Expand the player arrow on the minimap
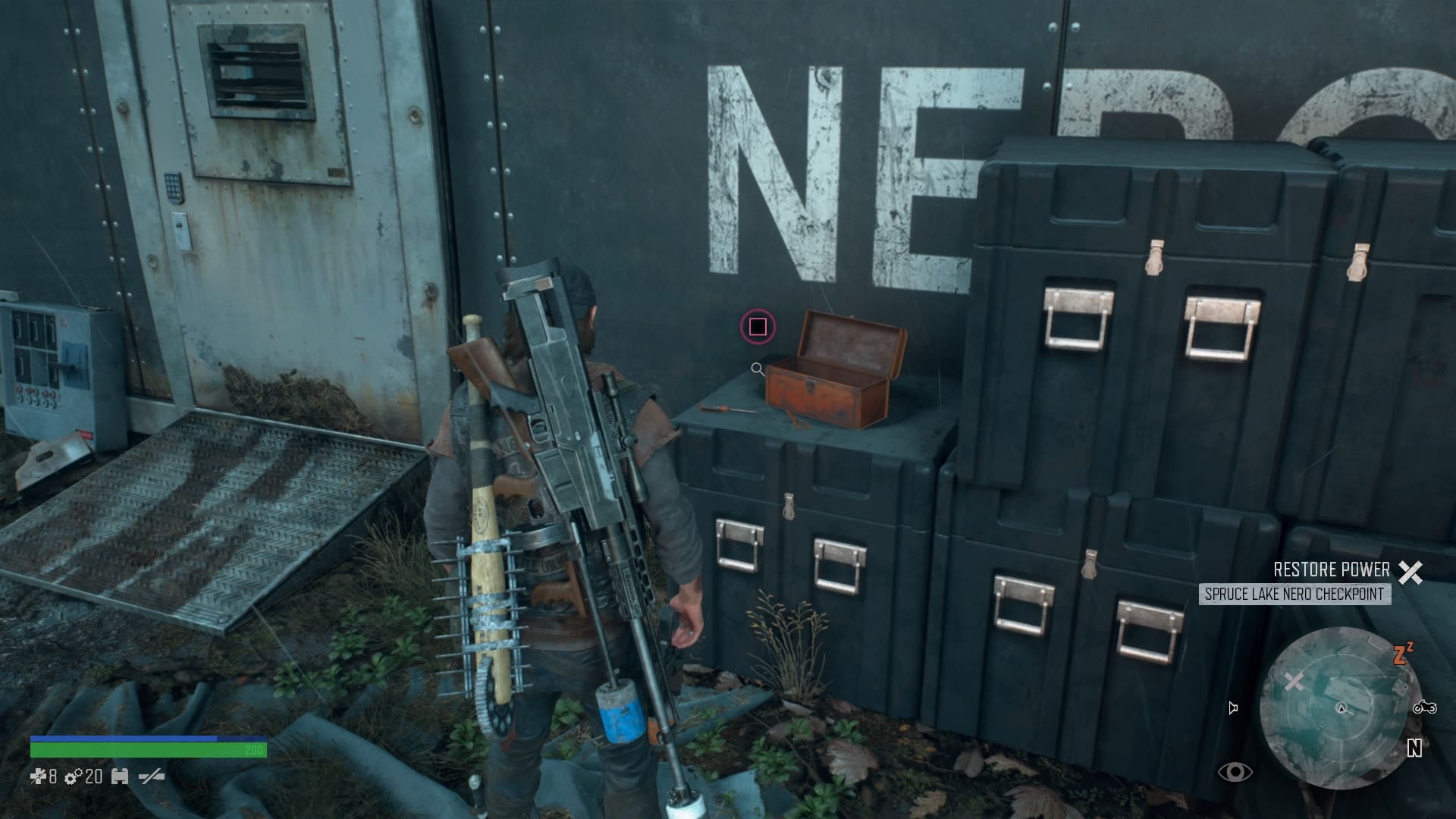Viewport: 1456px width, 819px height. tap(1341, 708)
